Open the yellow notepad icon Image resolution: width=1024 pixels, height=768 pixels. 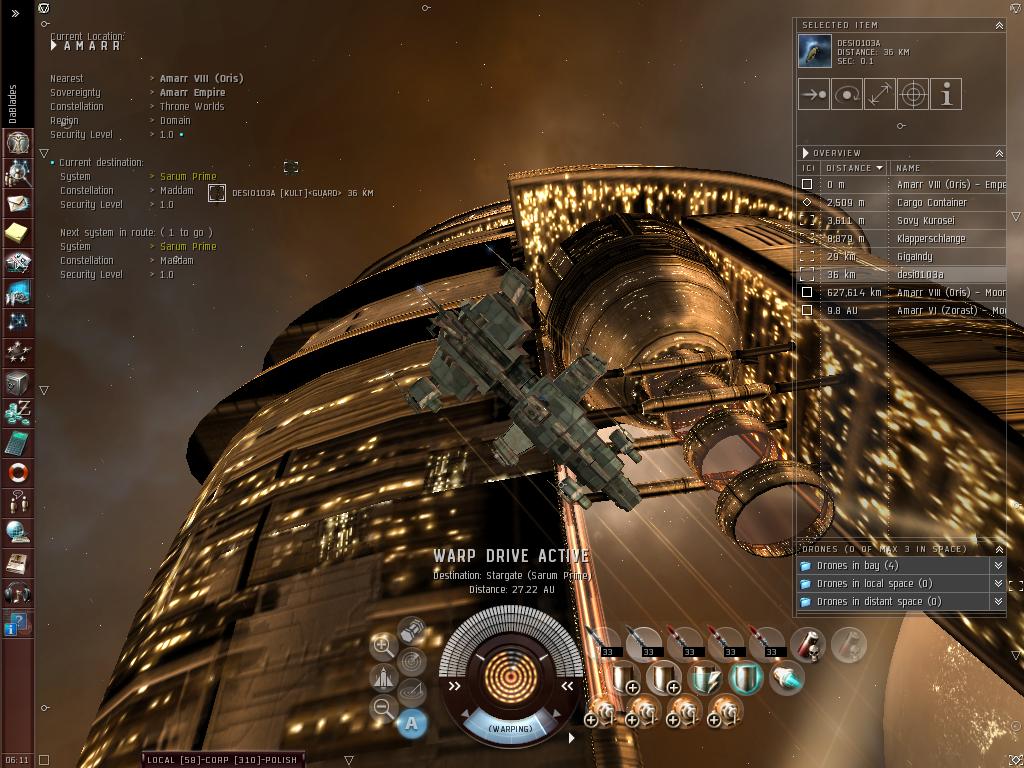[18, 233]
